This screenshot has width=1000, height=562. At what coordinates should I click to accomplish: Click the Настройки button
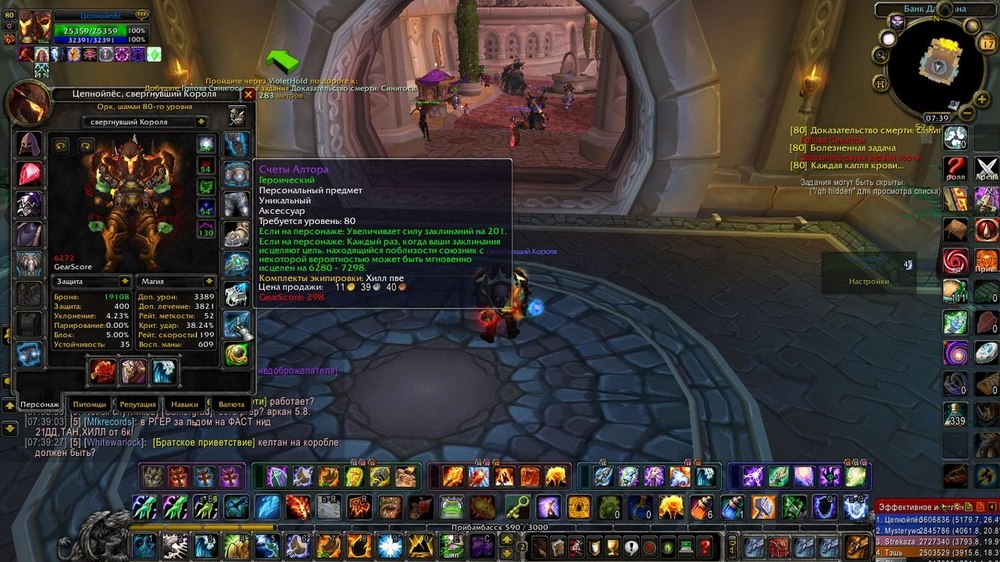coord(868,281)
